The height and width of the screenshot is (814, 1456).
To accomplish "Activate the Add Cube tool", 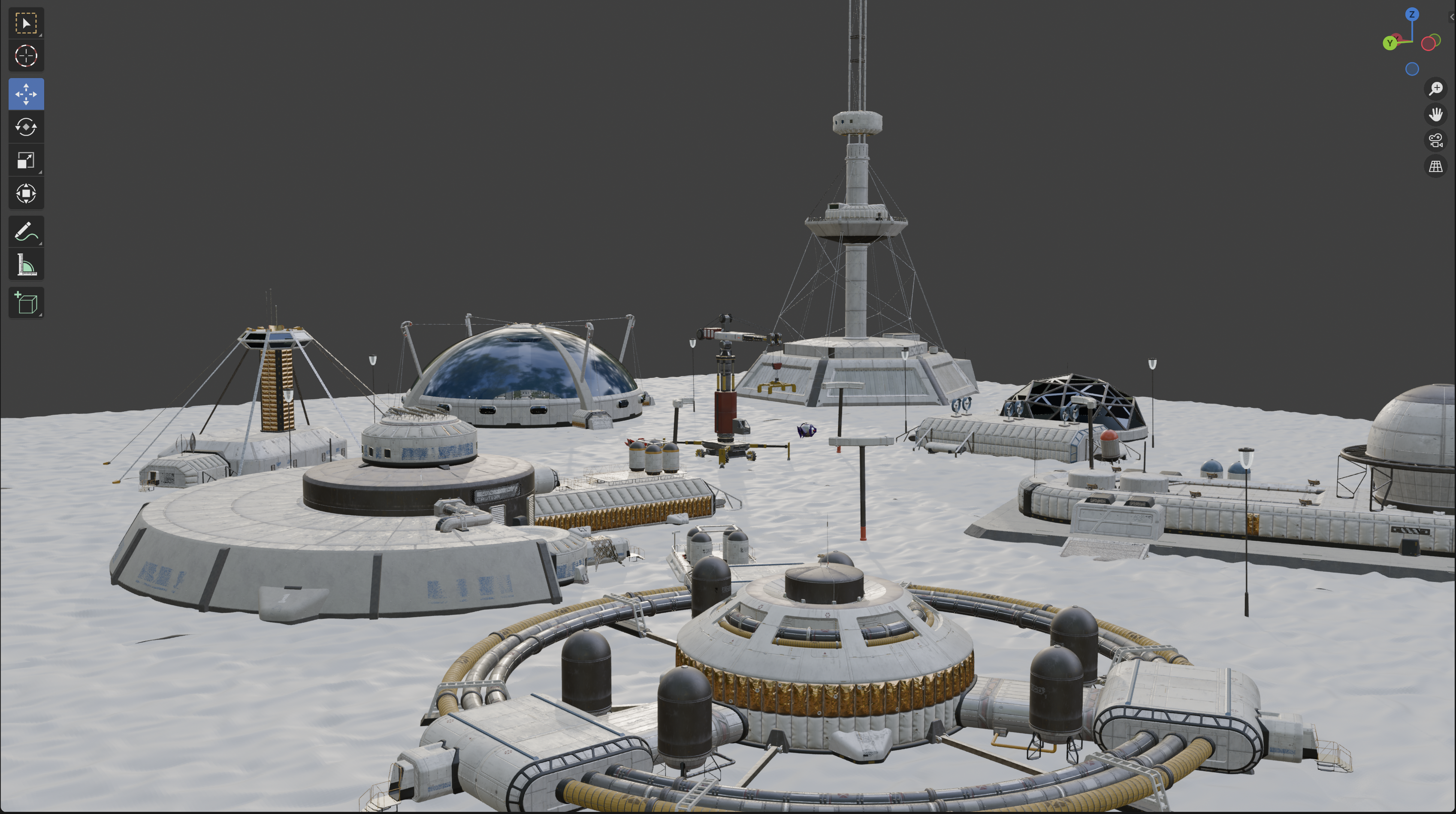I will [x=26, y=303].
